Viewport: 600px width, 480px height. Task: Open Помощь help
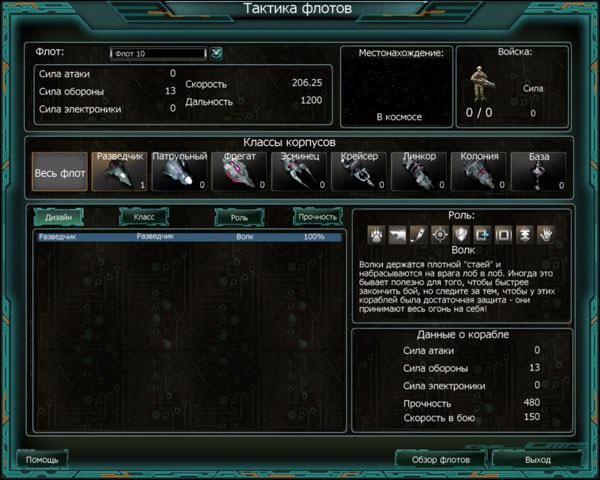(x=42, y=459)
